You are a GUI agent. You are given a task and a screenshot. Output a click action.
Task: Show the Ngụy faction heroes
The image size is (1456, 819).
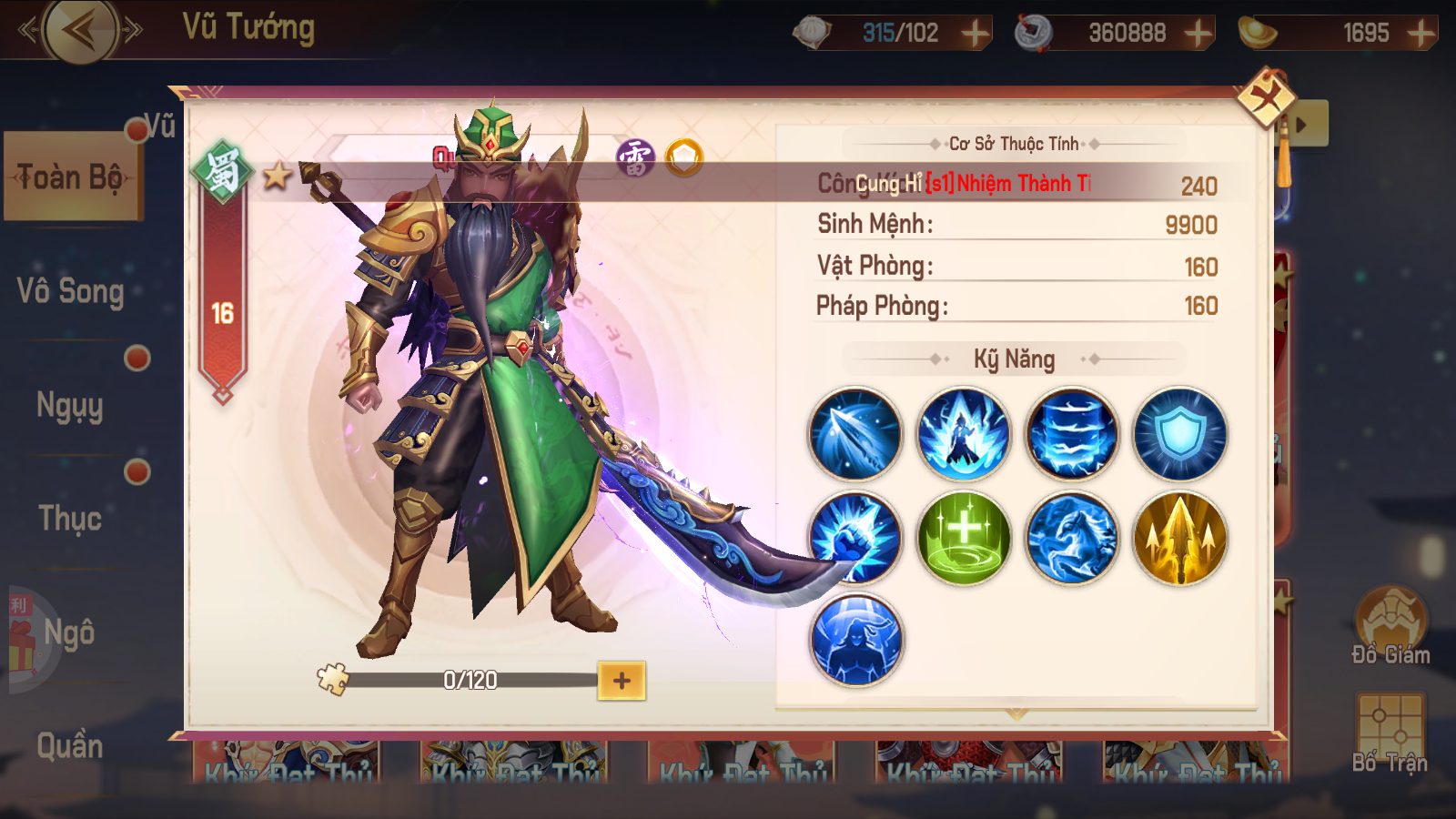pyautogui.click(x=70, y=405)
